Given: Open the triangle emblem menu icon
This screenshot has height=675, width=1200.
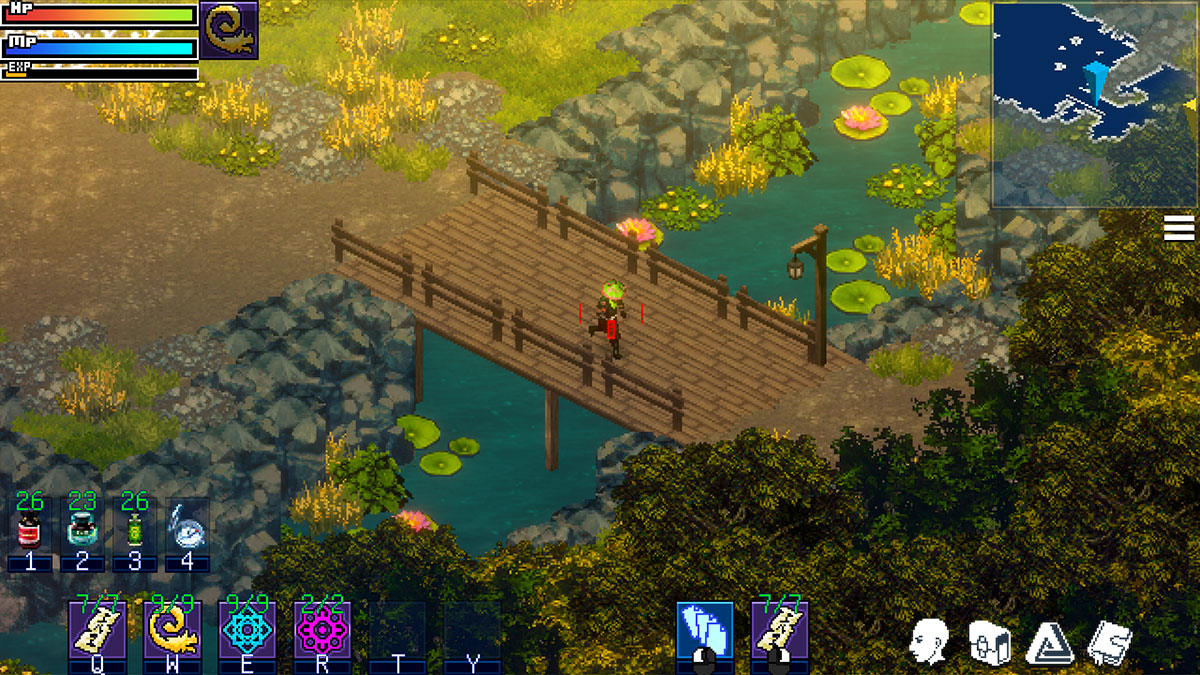Looking at the screenshot, I should click(x=1049, y=641).
